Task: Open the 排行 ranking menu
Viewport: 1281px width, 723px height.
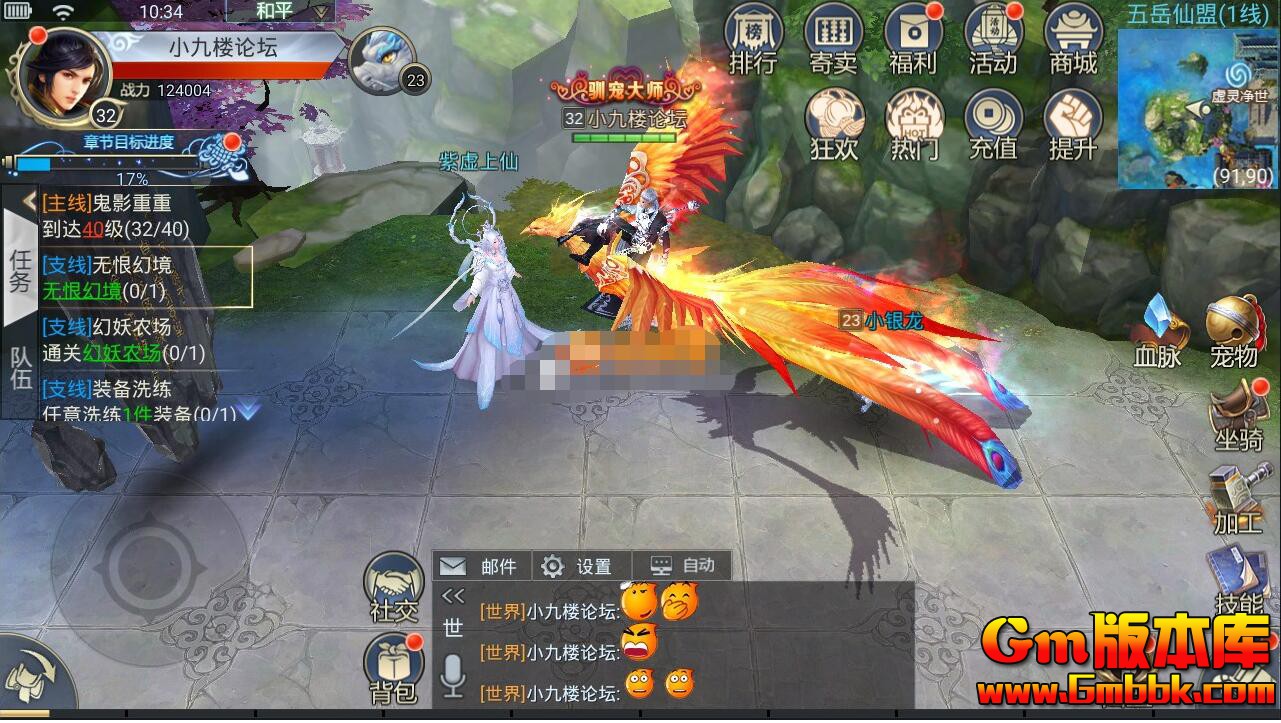Action: 753,38
